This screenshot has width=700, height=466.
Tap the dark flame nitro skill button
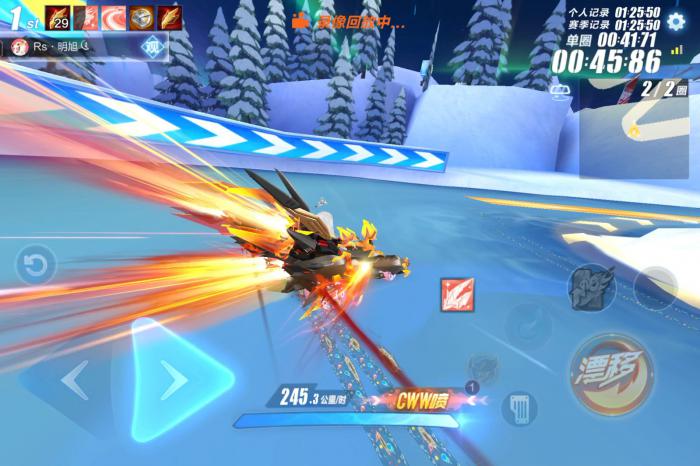[591, 288]
